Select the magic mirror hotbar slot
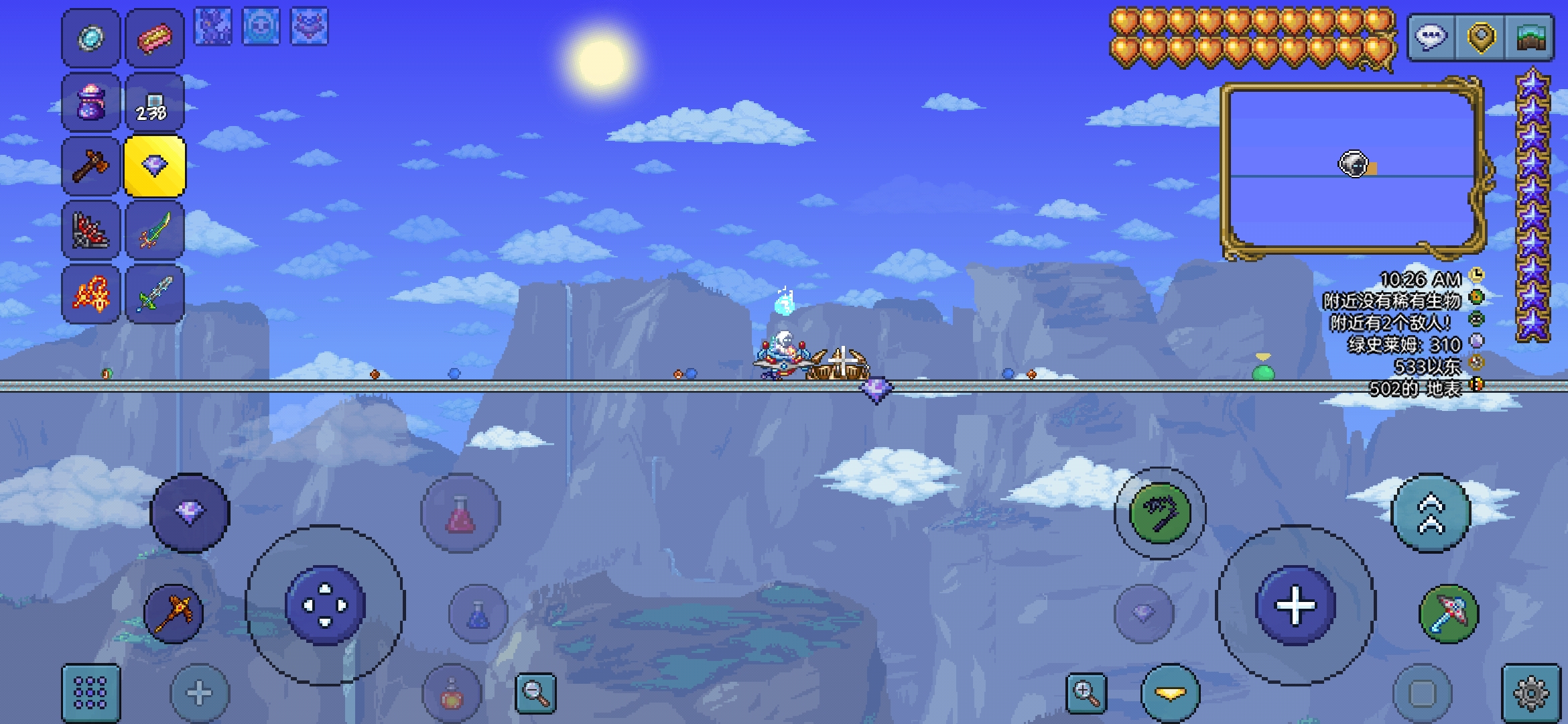This screenshot has height=724, width=1568. tap(90, 38)
